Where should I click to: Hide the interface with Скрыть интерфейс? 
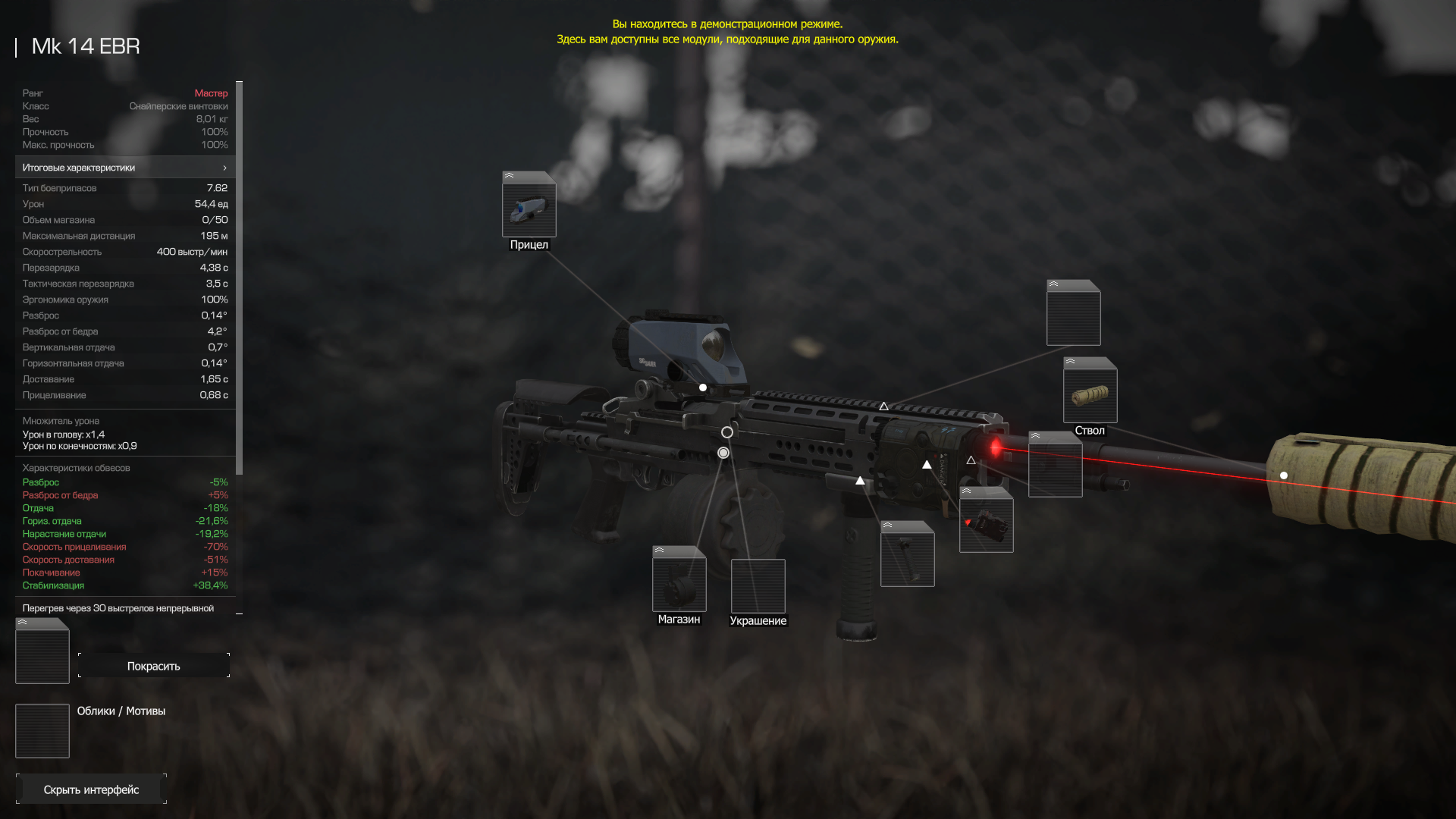[91, 789]
